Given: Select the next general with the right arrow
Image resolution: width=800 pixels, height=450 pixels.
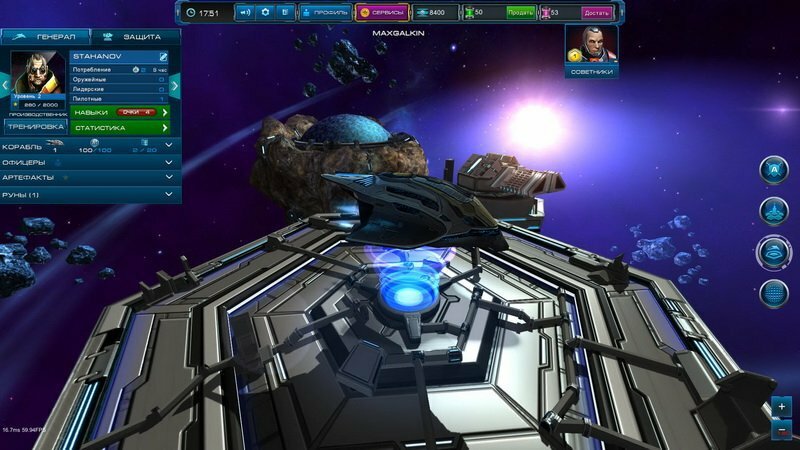Looking at the screenshot, I should coord(174,86).
